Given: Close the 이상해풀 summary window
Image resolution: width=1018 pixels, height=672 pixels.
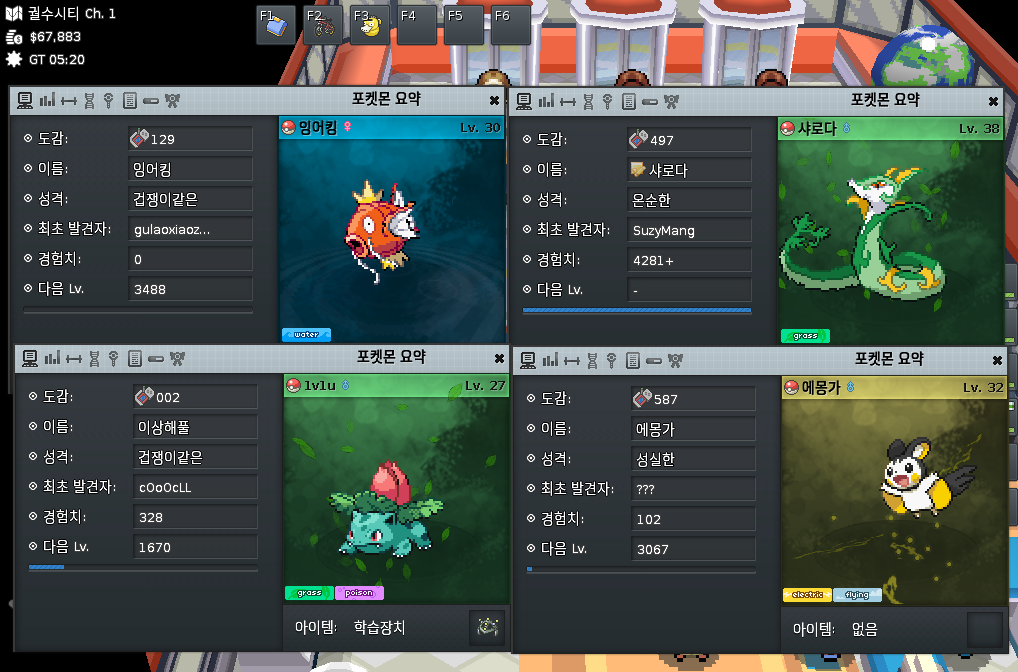Looking at the screenshot, I should pyautogui.click(x=499, y=359).
